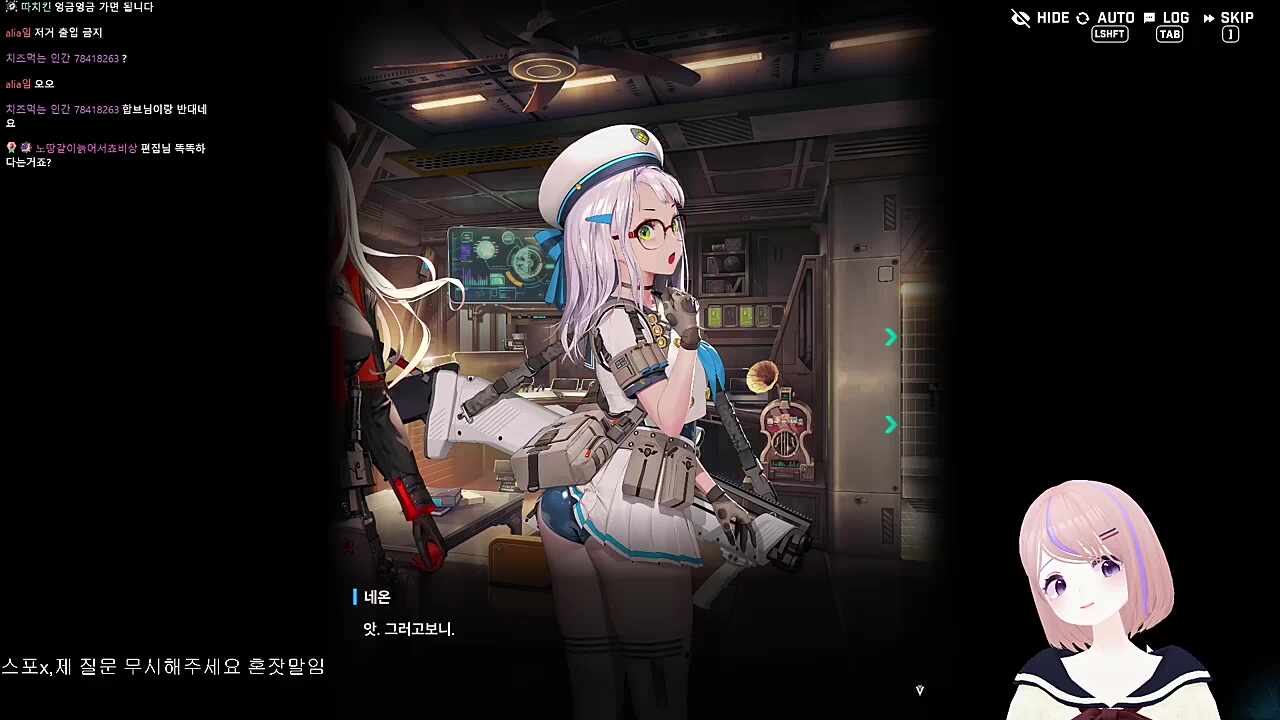Screen dimensions: 1280x720
Task: Expand the small down arrow below the dialogue
Action: (919, 689)
